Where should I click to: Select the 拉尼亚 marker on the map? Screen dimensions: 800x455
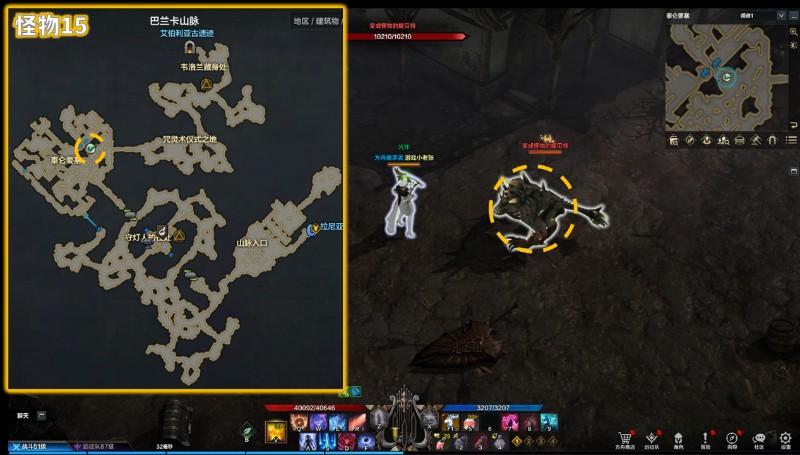[x=314, y=229]
